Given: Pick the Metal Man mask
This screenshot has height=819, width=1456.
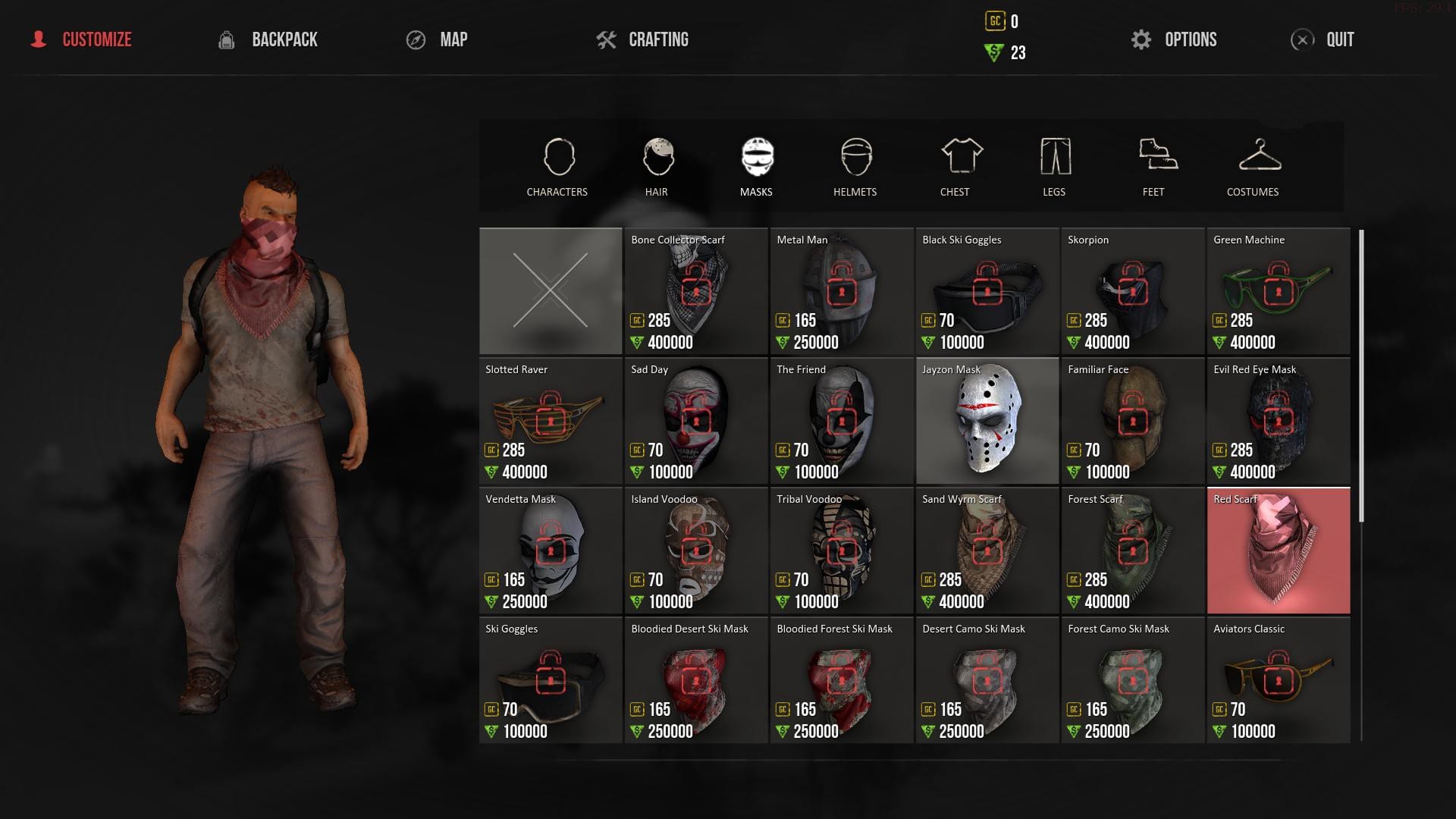Looking at the screenshot, I should click(842, 291).
